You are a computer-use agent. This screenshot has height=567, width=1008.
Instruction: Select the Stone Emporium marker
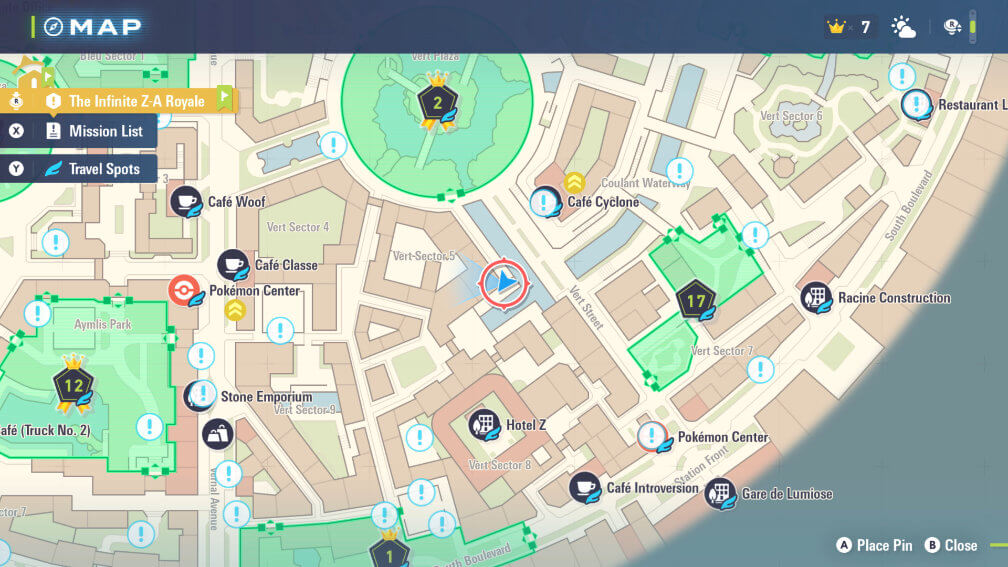pos(199,396)
